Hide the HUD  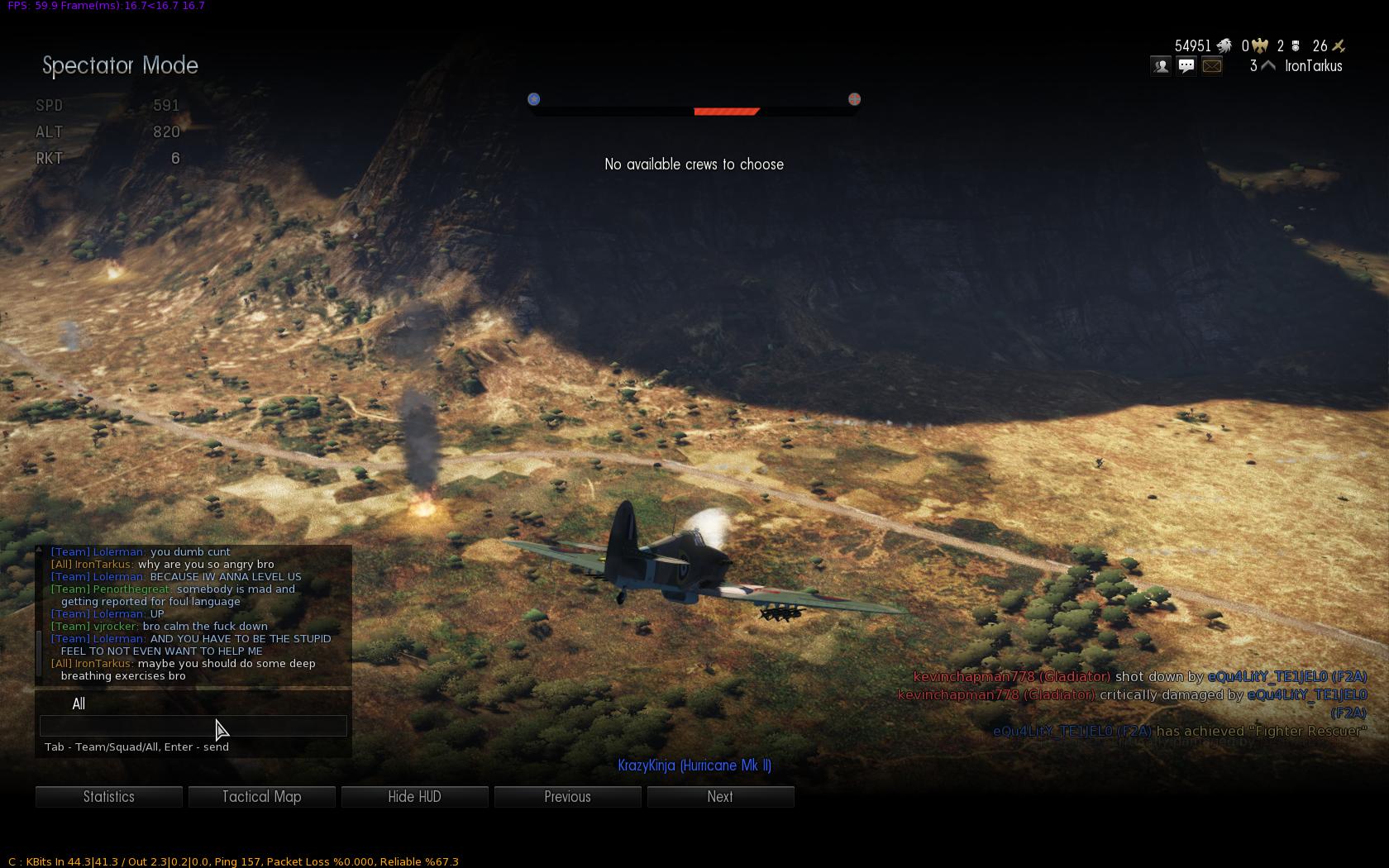tap(414, 797)
